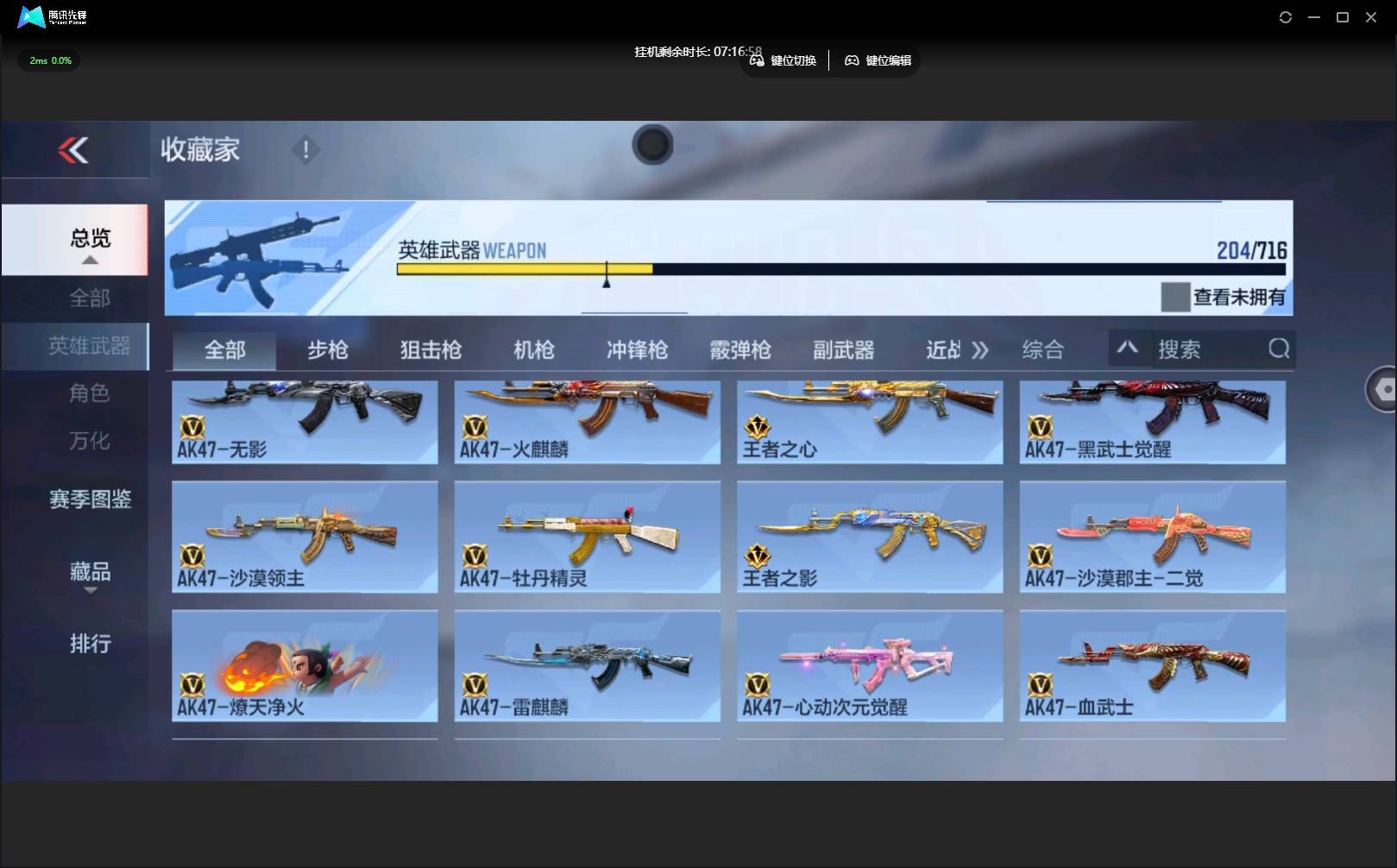Viewport: 1397px width, 868px height.
Task: Toggle the chevron filter button left of search
Action: click(x=1129, y=348)
